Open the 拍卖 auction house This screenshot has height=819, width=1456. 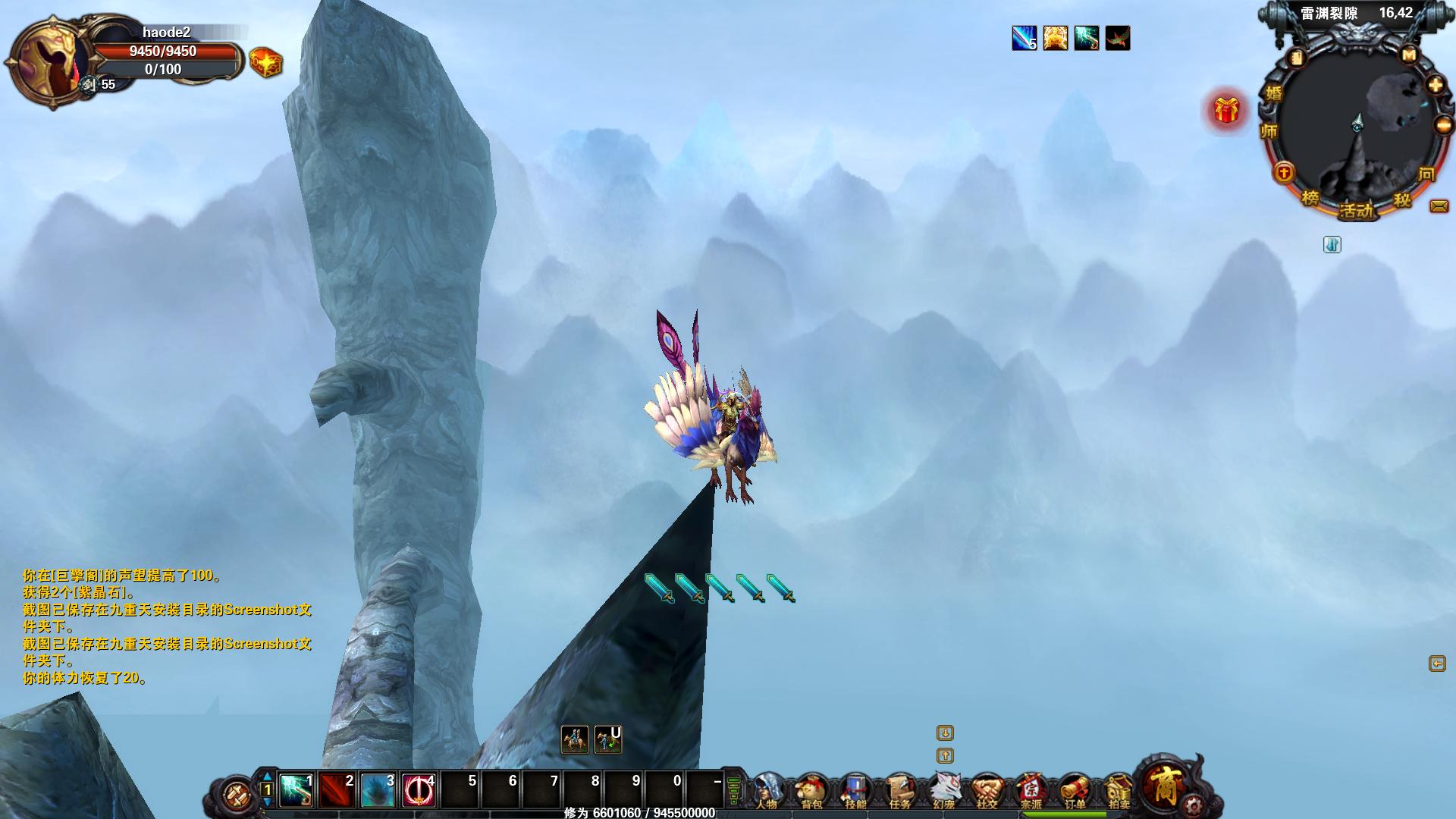[x=1119, y=791]
